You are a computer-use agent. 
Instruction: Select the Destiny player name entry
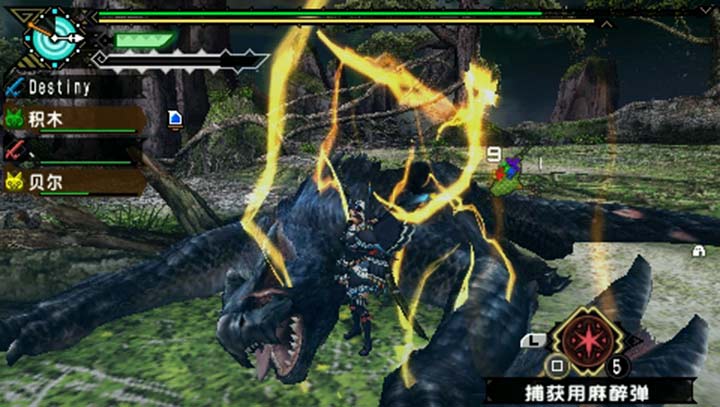click(62, 87)
